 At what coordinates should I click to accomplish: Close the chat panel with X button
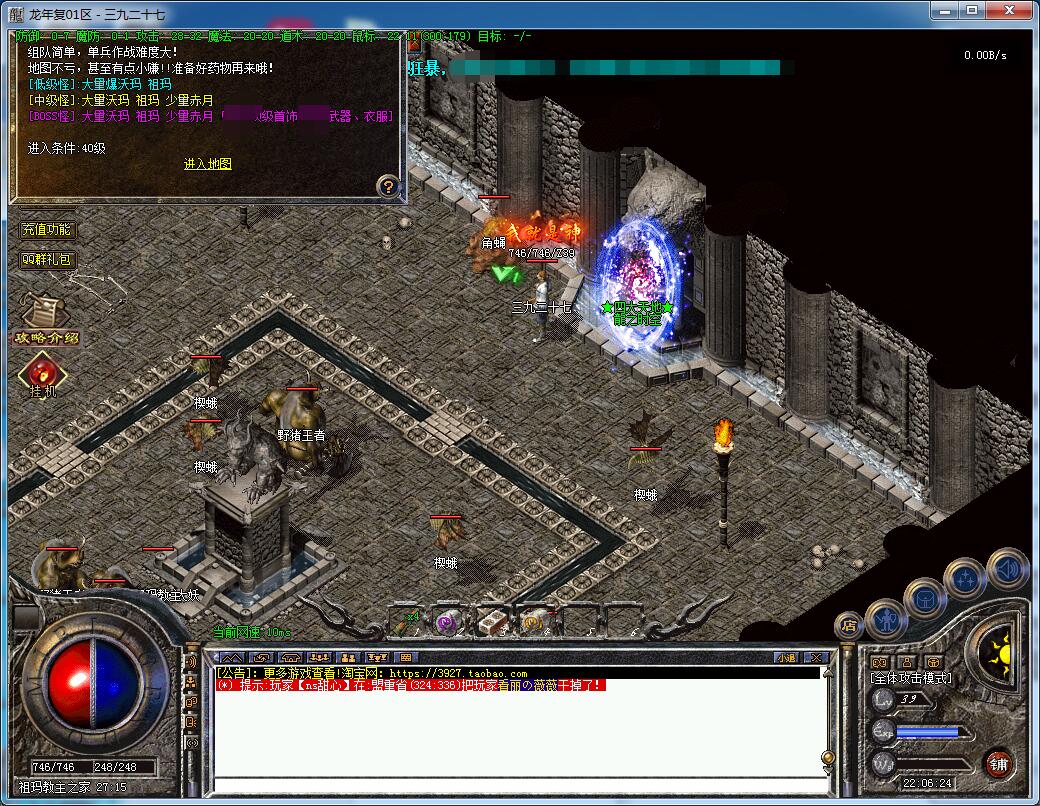click(816, 657)
